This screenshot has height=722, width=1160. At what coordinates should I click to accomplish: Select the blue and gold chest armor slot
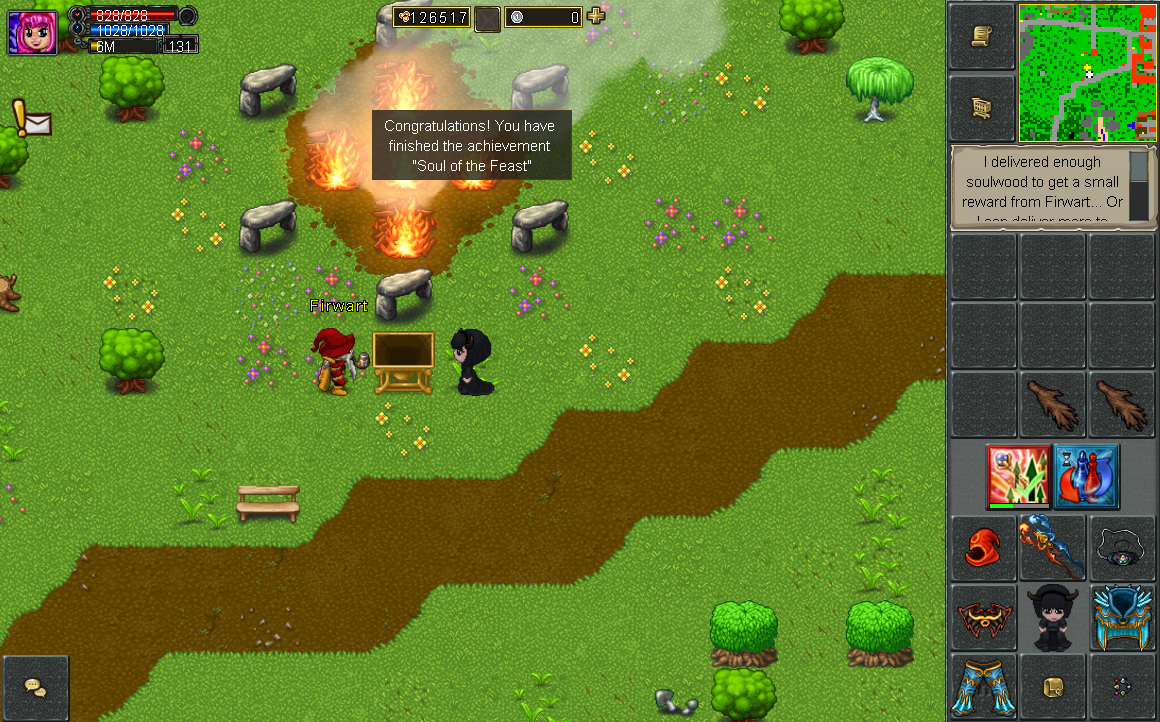click(1121, 617)
